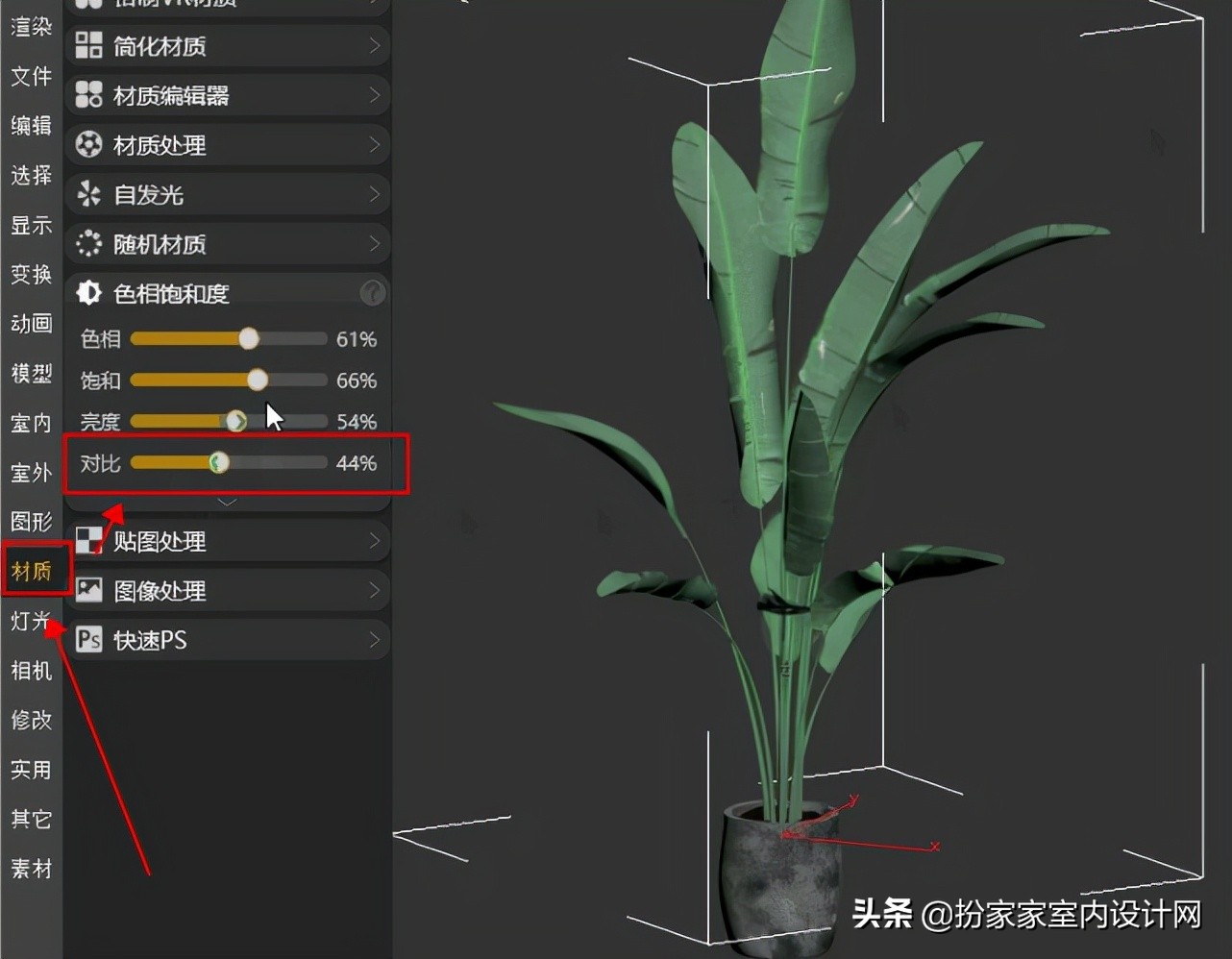Expand the 贴图处理 submenu chevron
Image resolution: width=1232 pixels, height=959 pixels.
[x=376, y=540]
